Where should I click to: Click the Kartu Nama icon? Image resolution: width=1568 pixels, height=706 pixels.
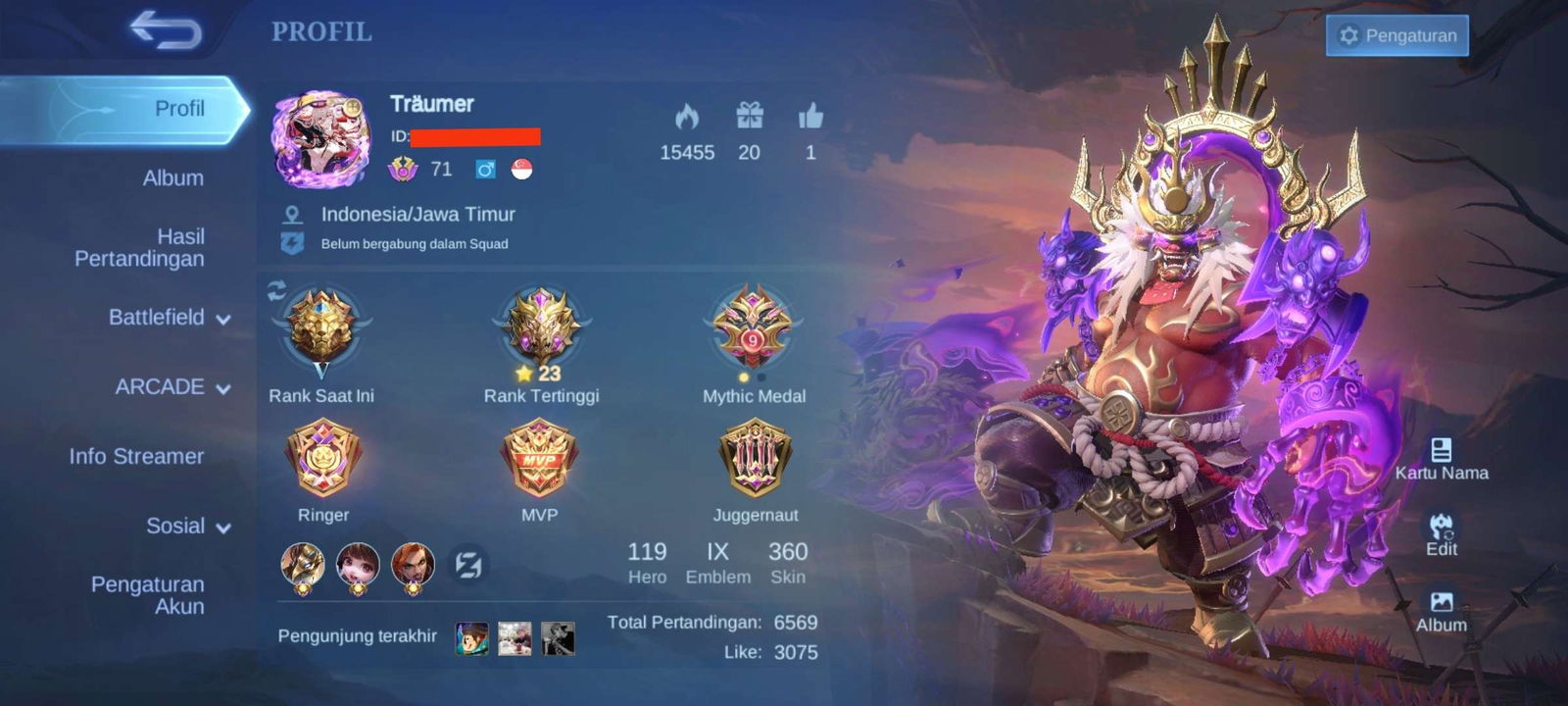click(x=1441, y=449)
